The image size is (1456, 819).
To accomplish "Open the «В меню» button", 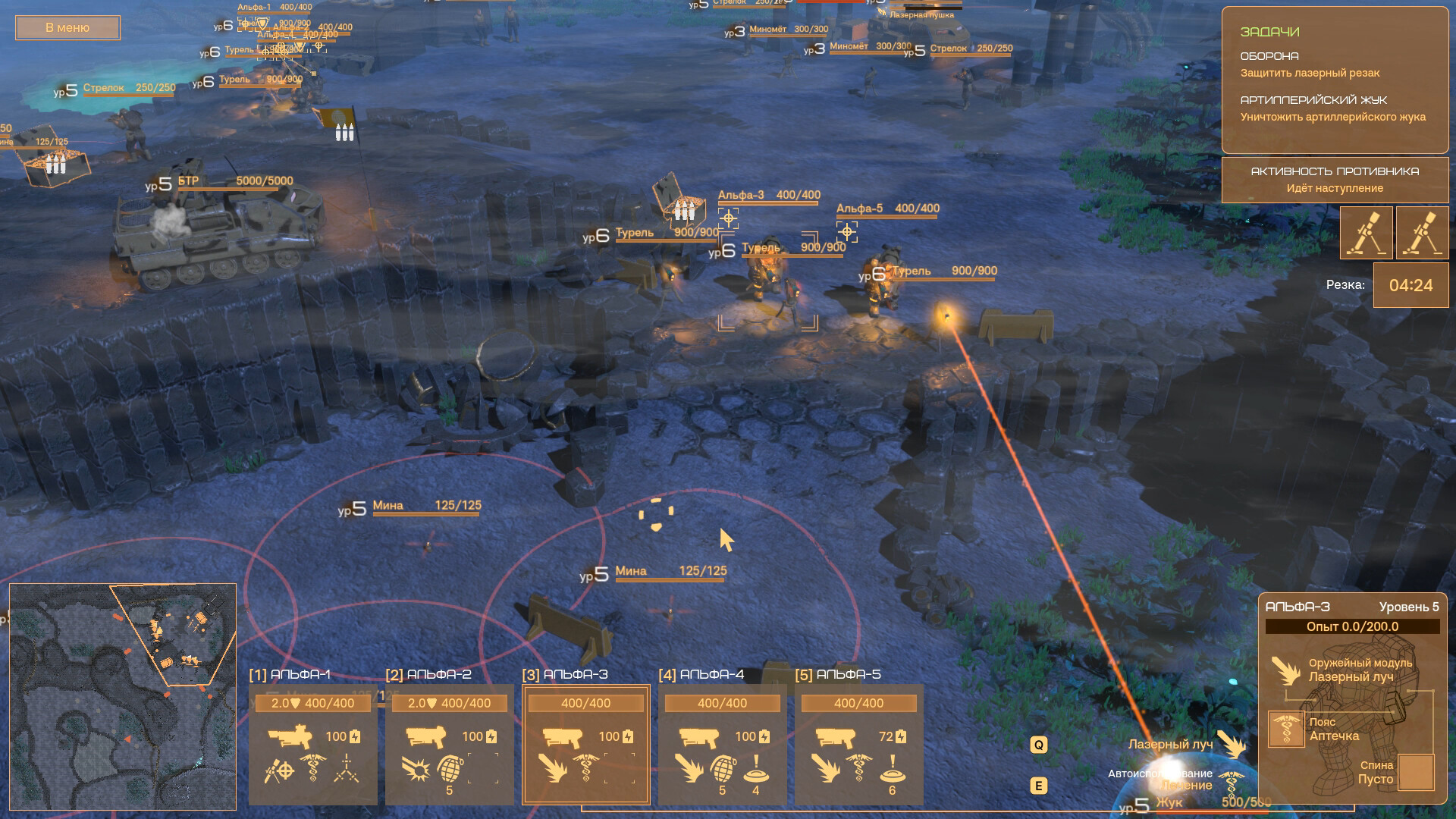I will 67,28.
